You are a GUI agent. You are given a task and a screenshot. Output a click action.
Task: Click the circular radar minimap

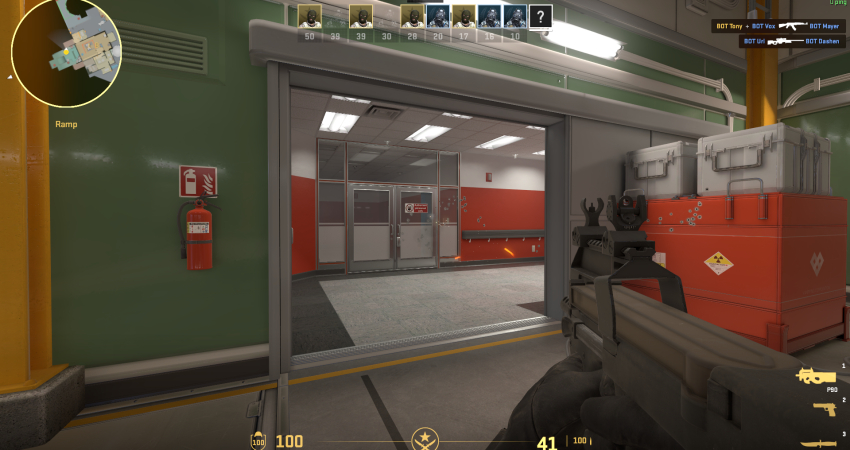click(x=66, y=53)
